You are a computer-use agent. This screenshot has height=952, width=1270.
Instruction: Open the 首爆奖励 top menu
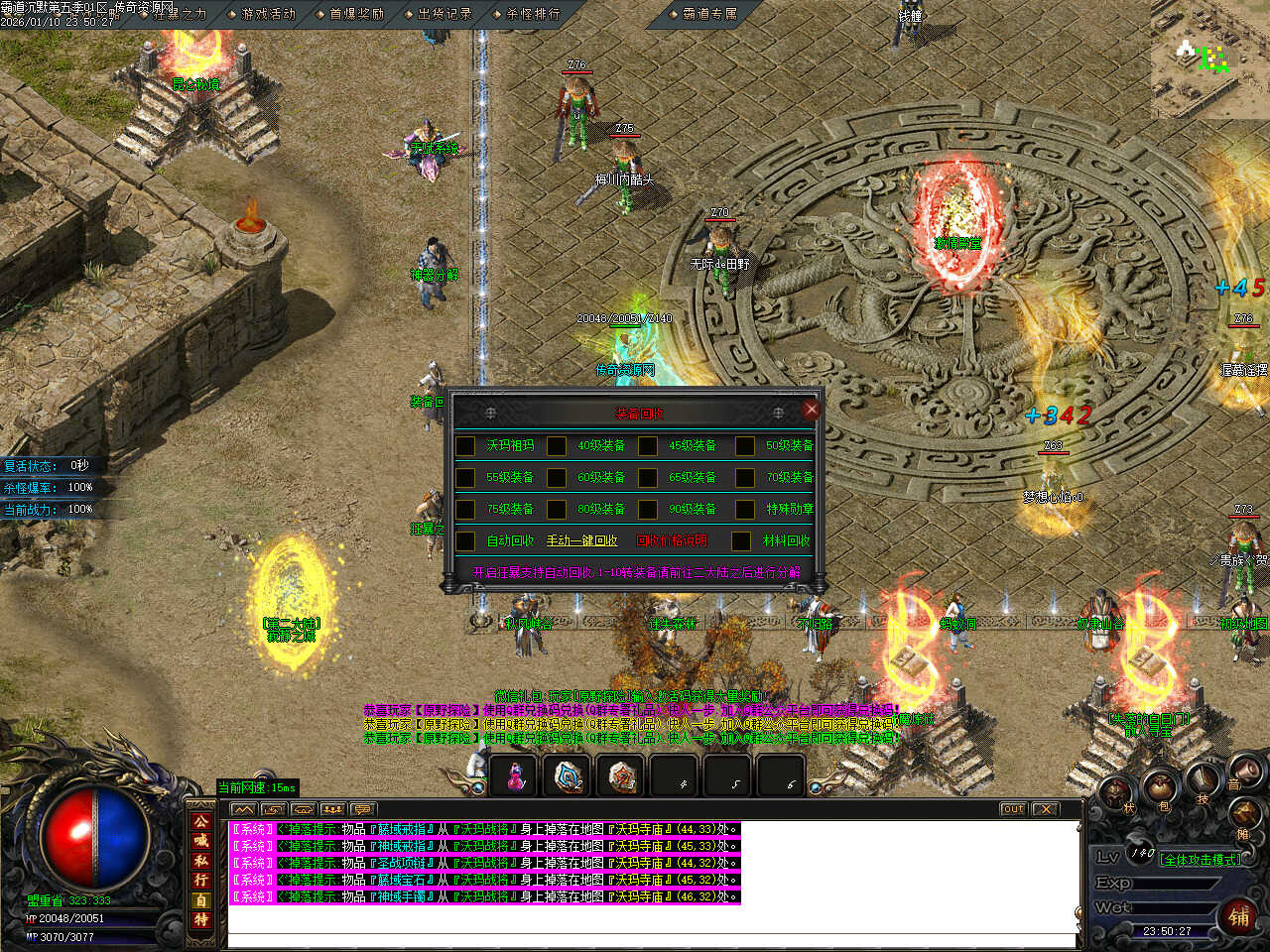[x=356, y=14]
